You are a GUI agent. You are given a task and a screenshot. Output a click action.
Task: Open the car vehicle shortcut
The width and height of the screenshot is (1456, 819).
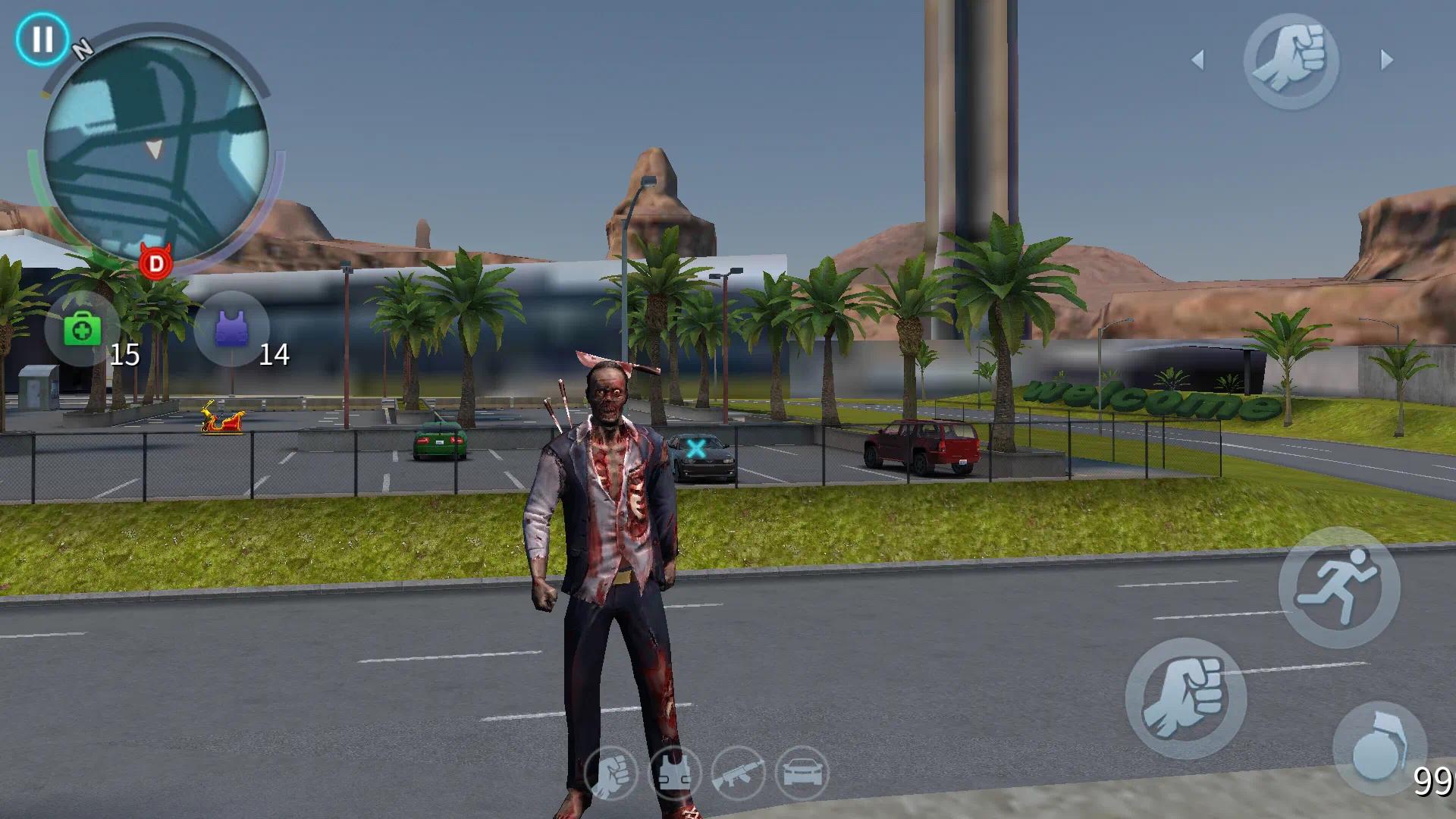point(802,773)
